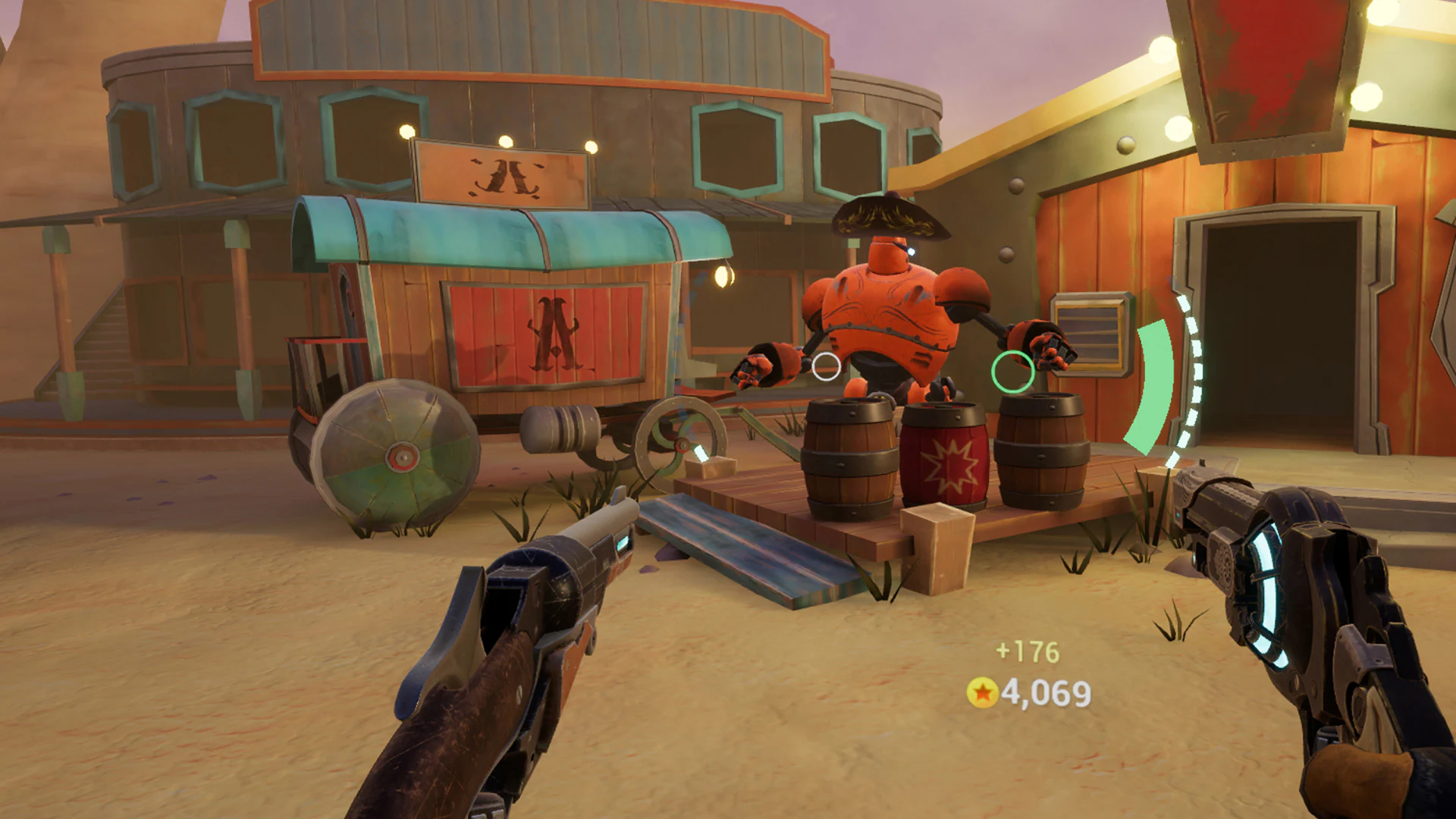Open the slatted shutter panel beside the door

1089,335
